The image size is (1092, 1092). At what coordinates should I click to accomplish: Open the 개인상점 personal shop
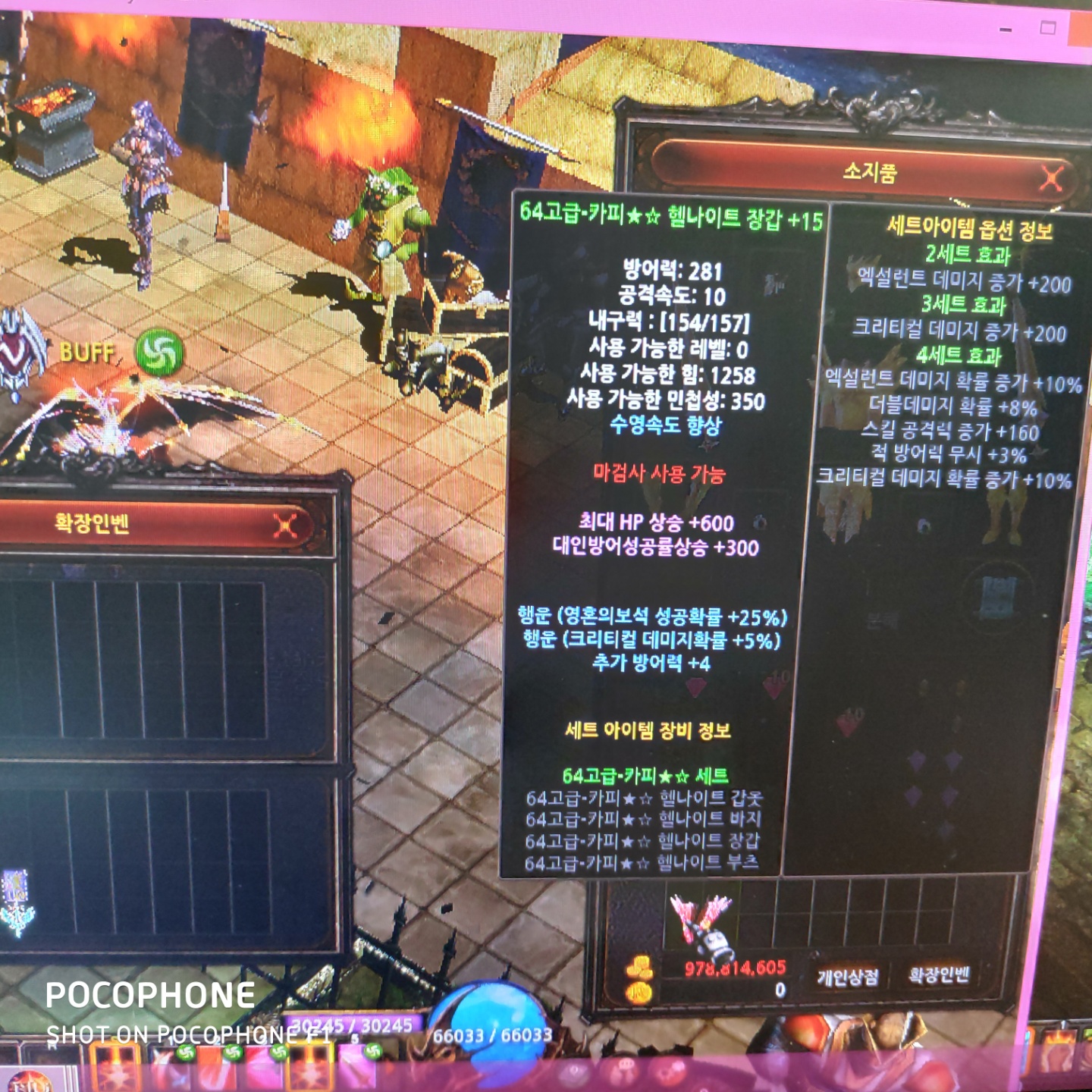point(847,977)
